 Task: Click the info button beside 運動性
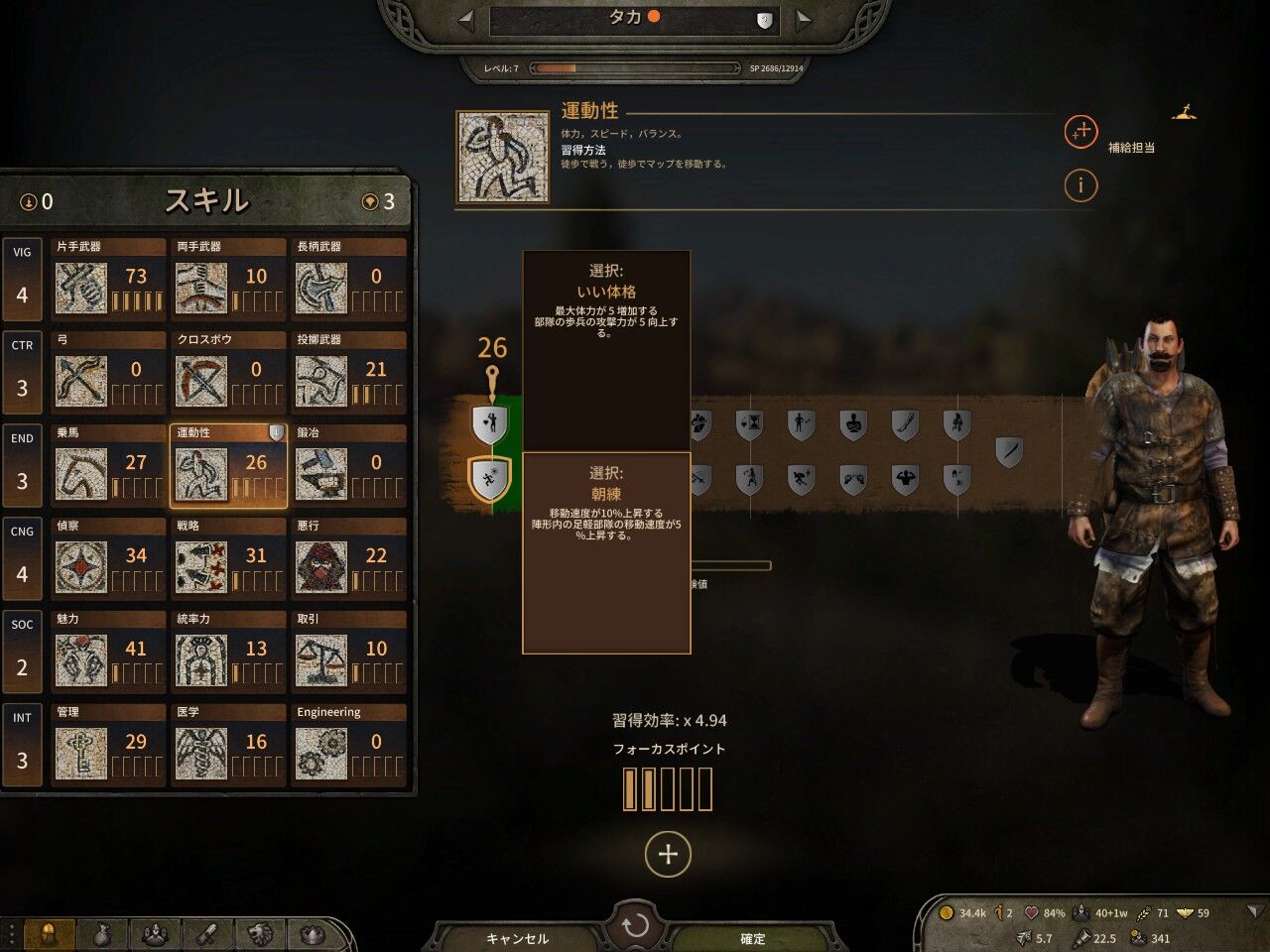1080,184
